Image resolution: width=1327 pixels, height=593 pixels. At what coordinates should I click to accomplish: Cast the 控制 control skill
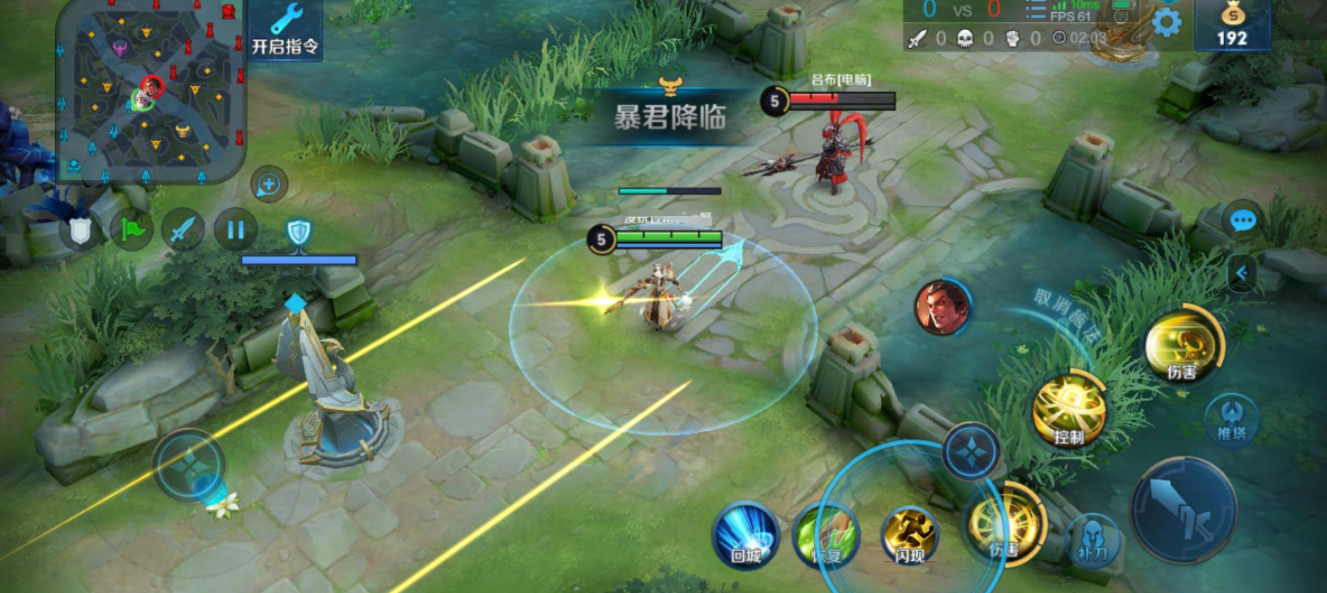pyautogui.click(x=1069, y=410)
